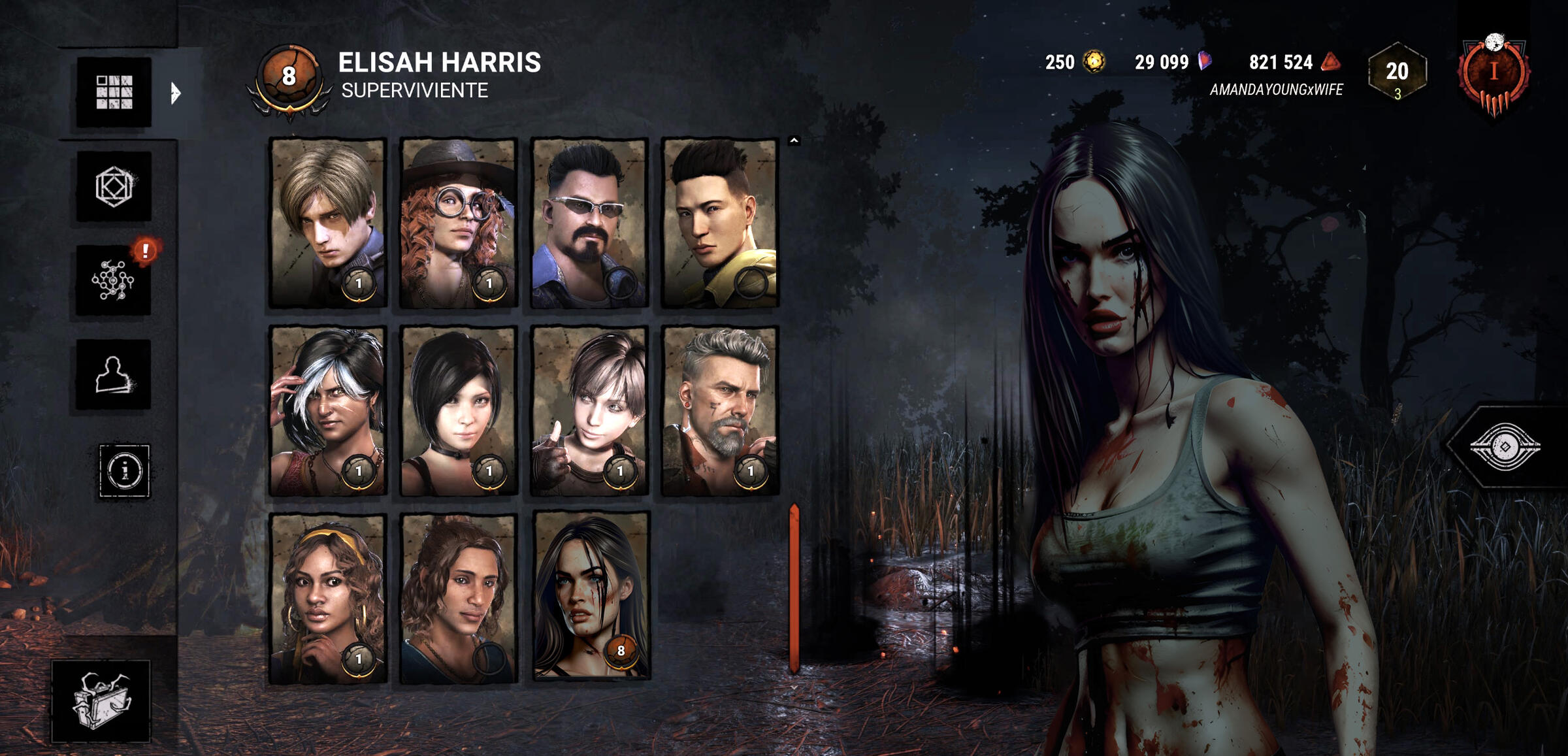Open the loadout hexagon tab

[114, 187]
